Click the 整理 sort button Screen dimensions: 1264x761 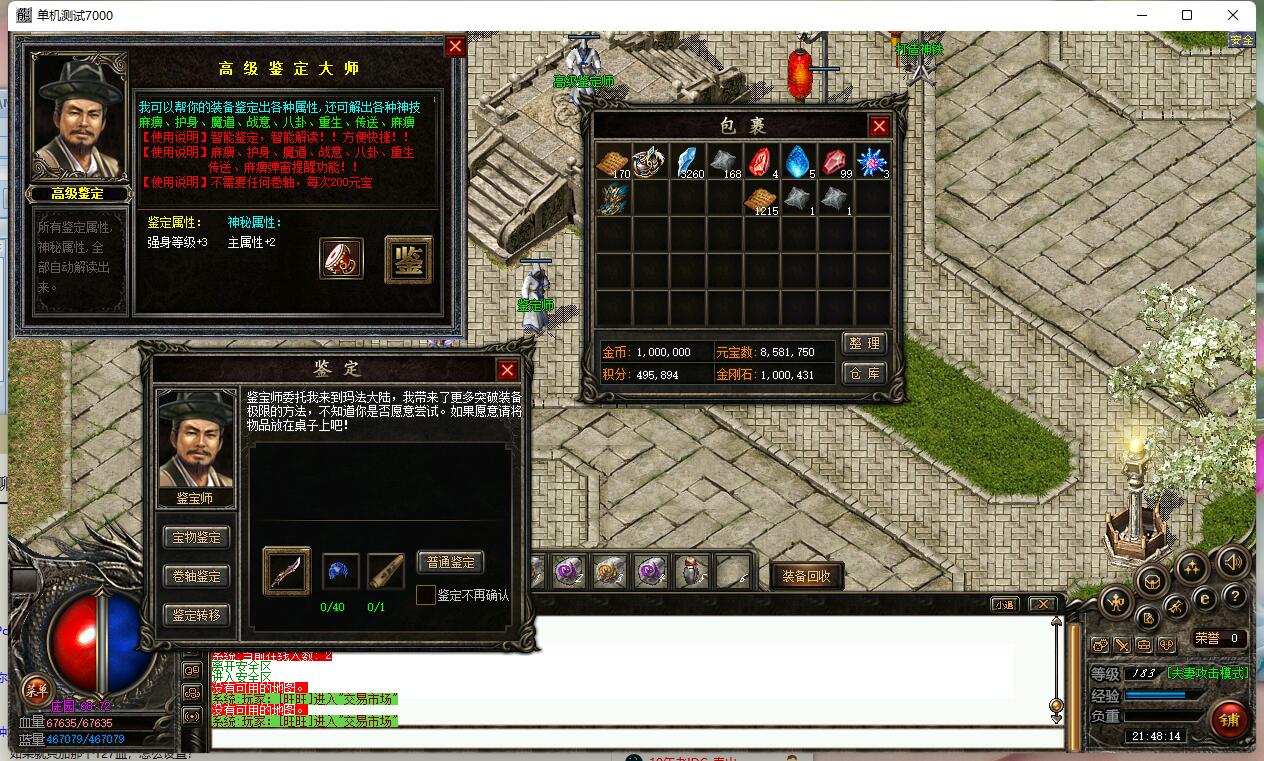click(864, 343)
